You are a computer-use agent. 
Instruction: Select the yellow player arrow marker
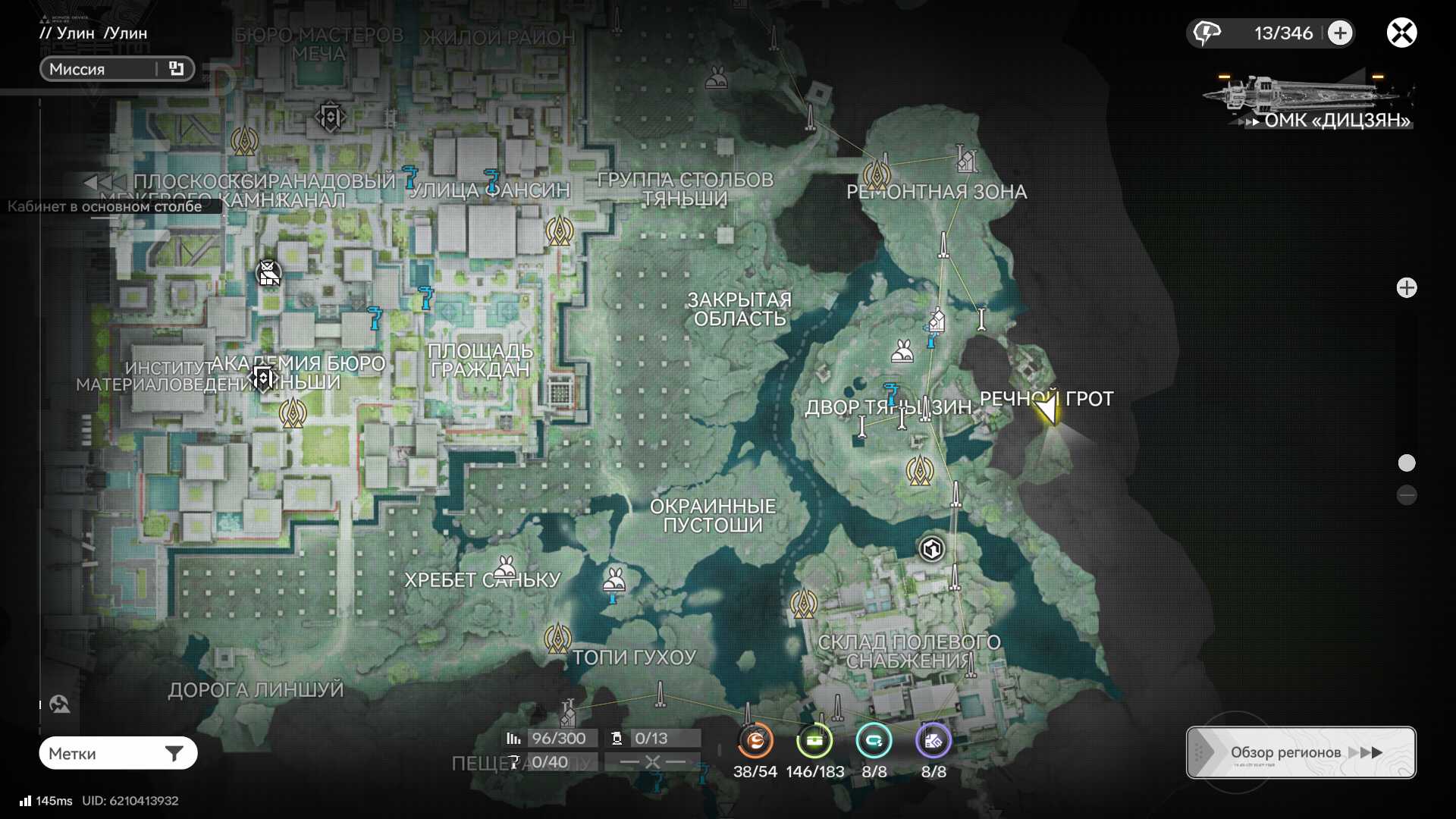click(x=1047, y=412)
